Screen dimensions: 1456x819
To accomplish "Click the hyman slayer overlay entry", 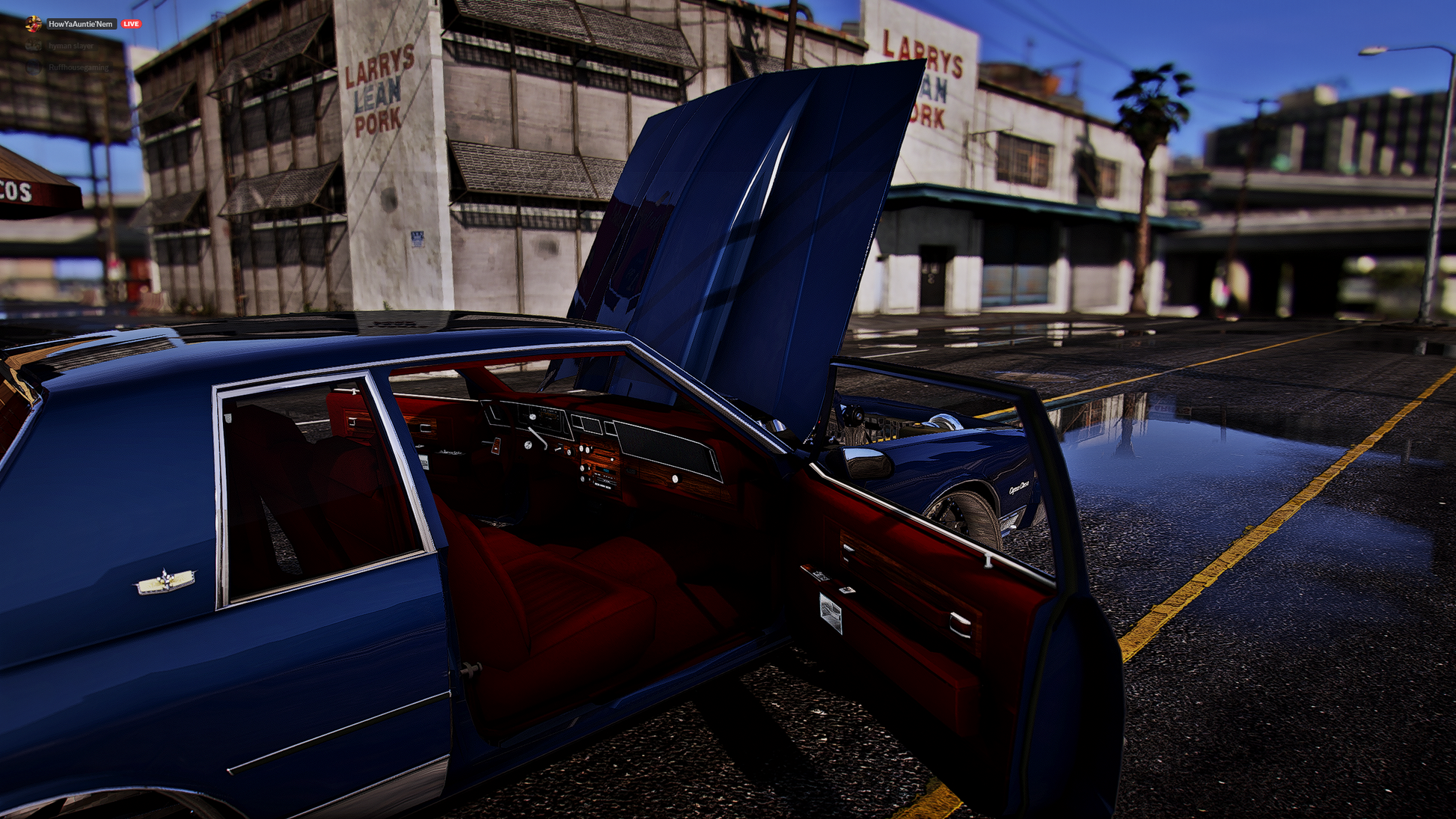I will pos(70,46).
